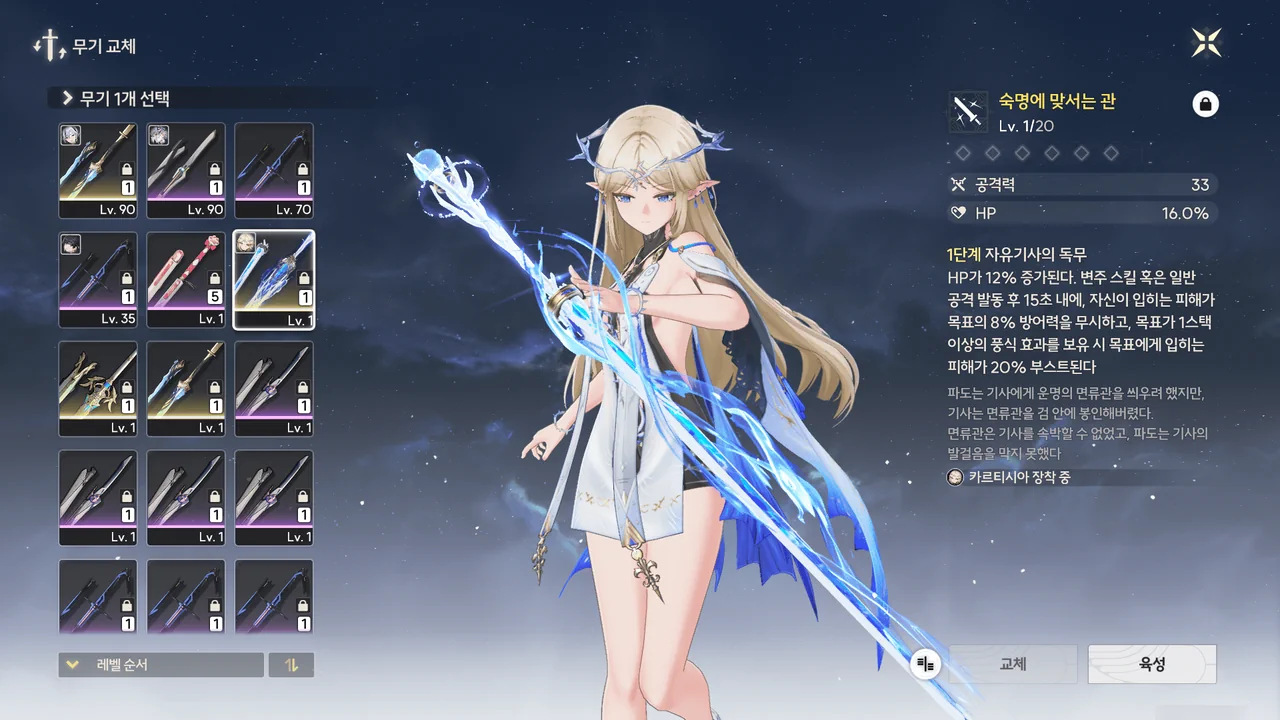This screenshot has width=1280, height=720.
Task: Pick the pink rose sword slot
Action: click(x=186, y=279)
